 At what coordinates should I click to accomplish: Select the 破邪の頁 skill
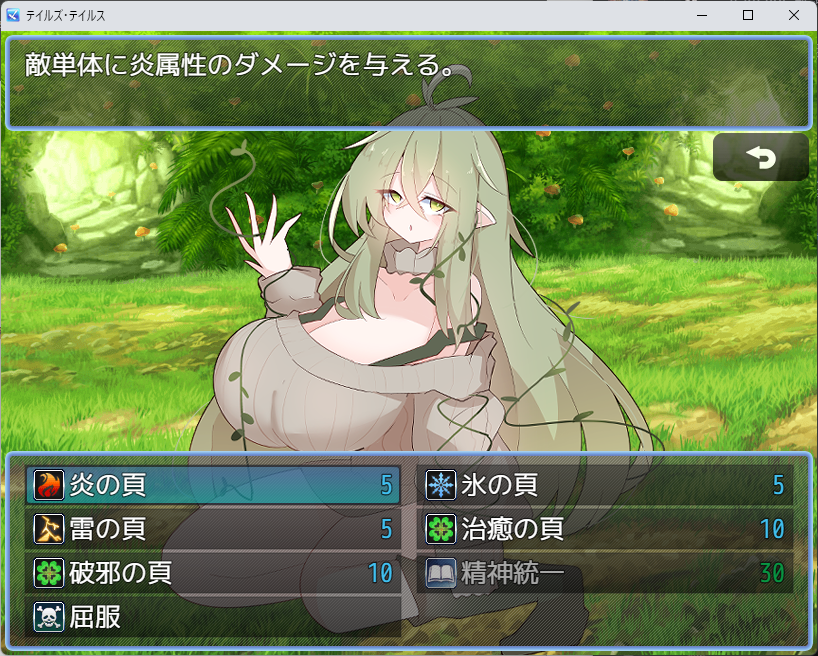pyautogui.click(x=213, y=573)
